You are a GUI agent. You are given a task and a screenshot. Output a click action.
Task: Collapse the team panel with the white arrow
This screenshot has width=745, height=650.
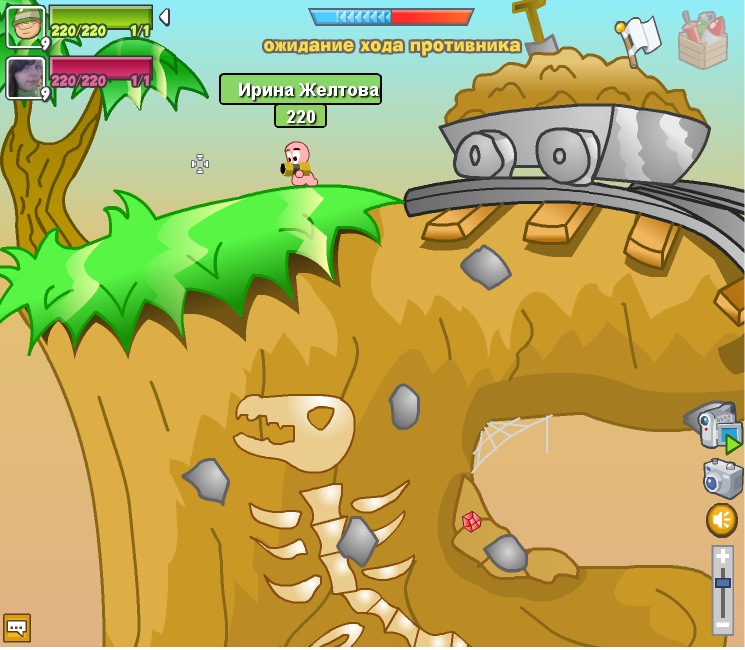(164, 17)
